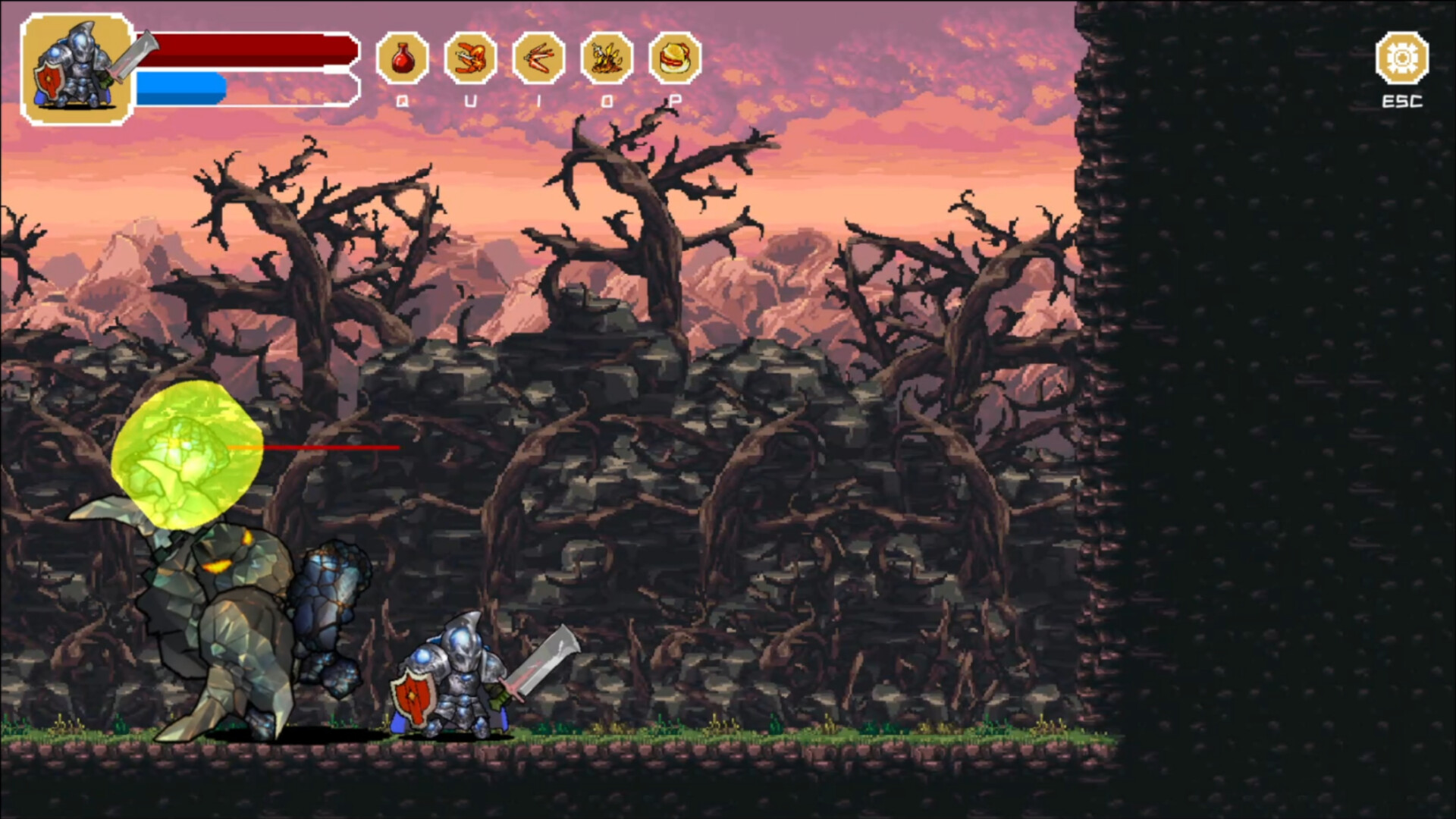Use the red health potion on Q slot
The height and width of the screenshot is (819, 1456).
click(402, 55)
